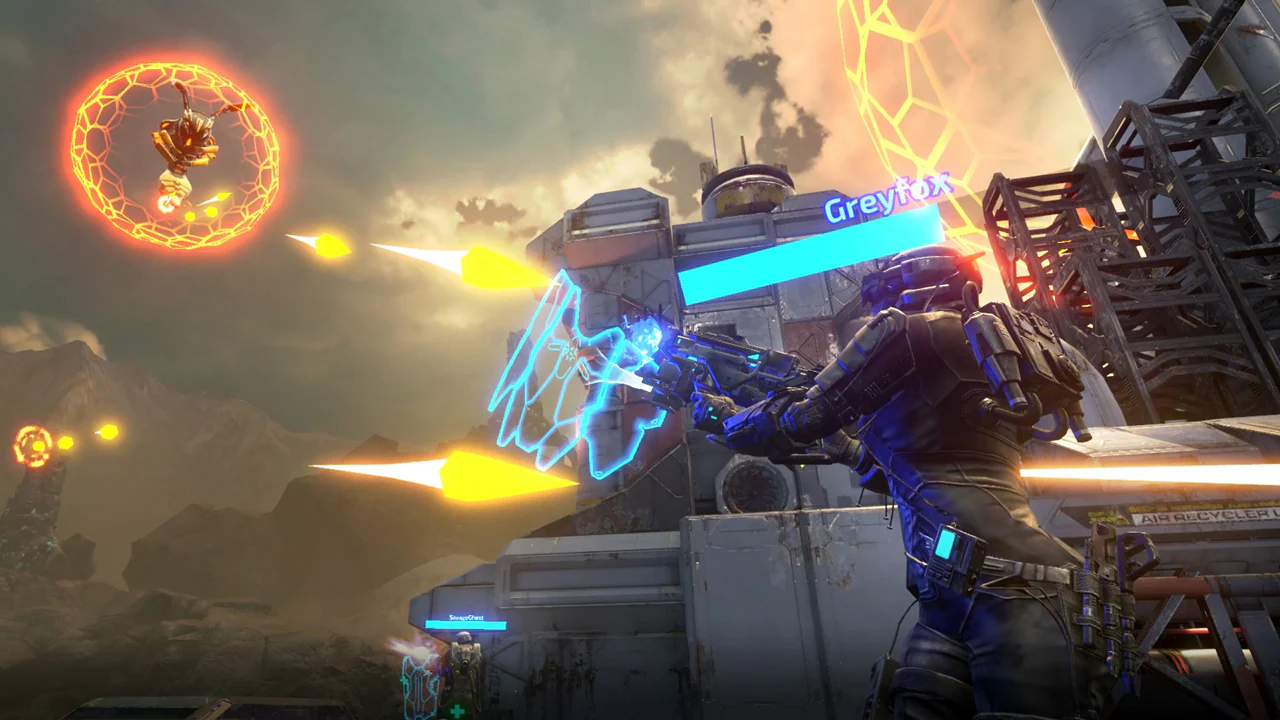Select the small teal plus marker near SavageGhost
The height and width of the screenshot is (720, 1280).
[x=403, y=680]
